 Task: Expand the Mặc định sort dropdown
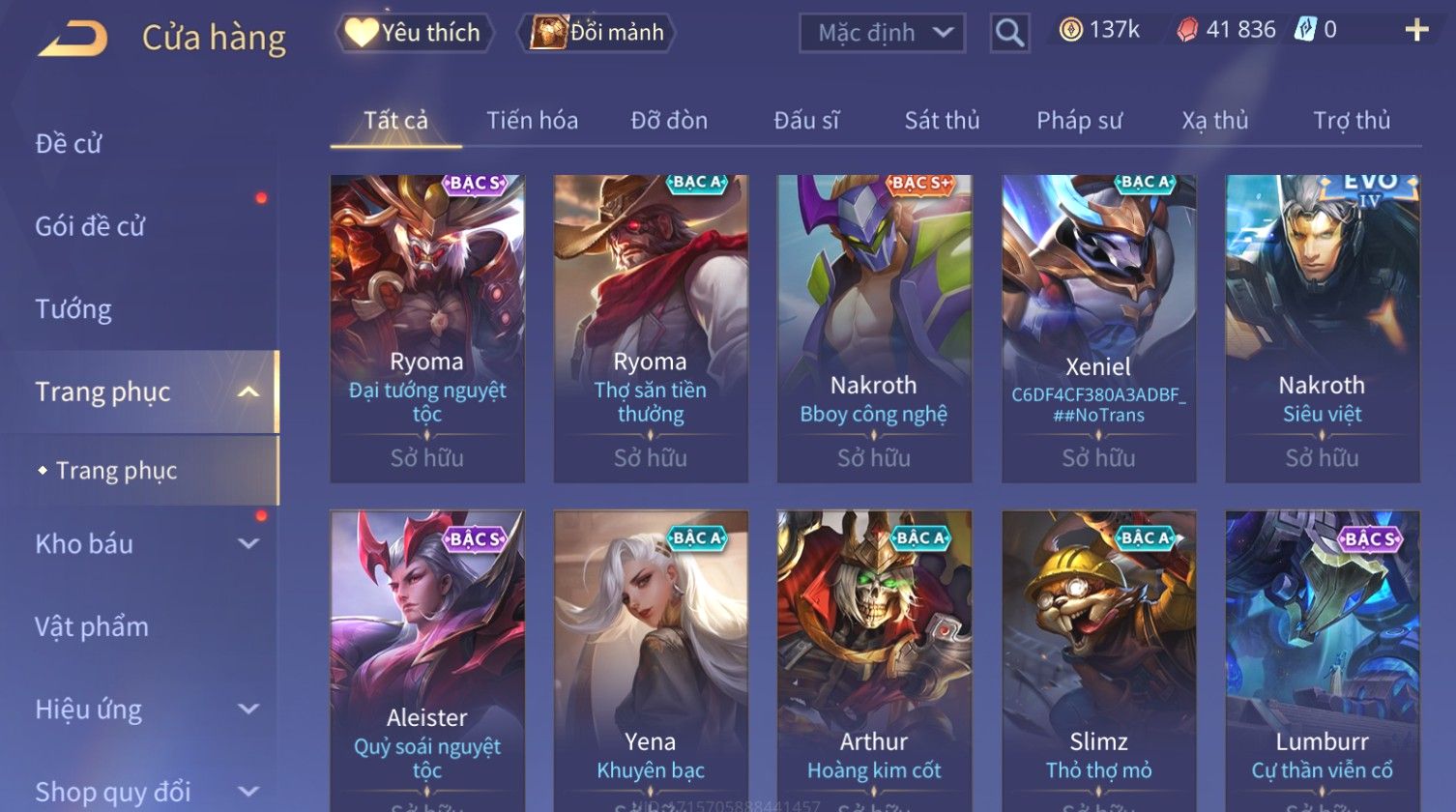coord(881,34)
